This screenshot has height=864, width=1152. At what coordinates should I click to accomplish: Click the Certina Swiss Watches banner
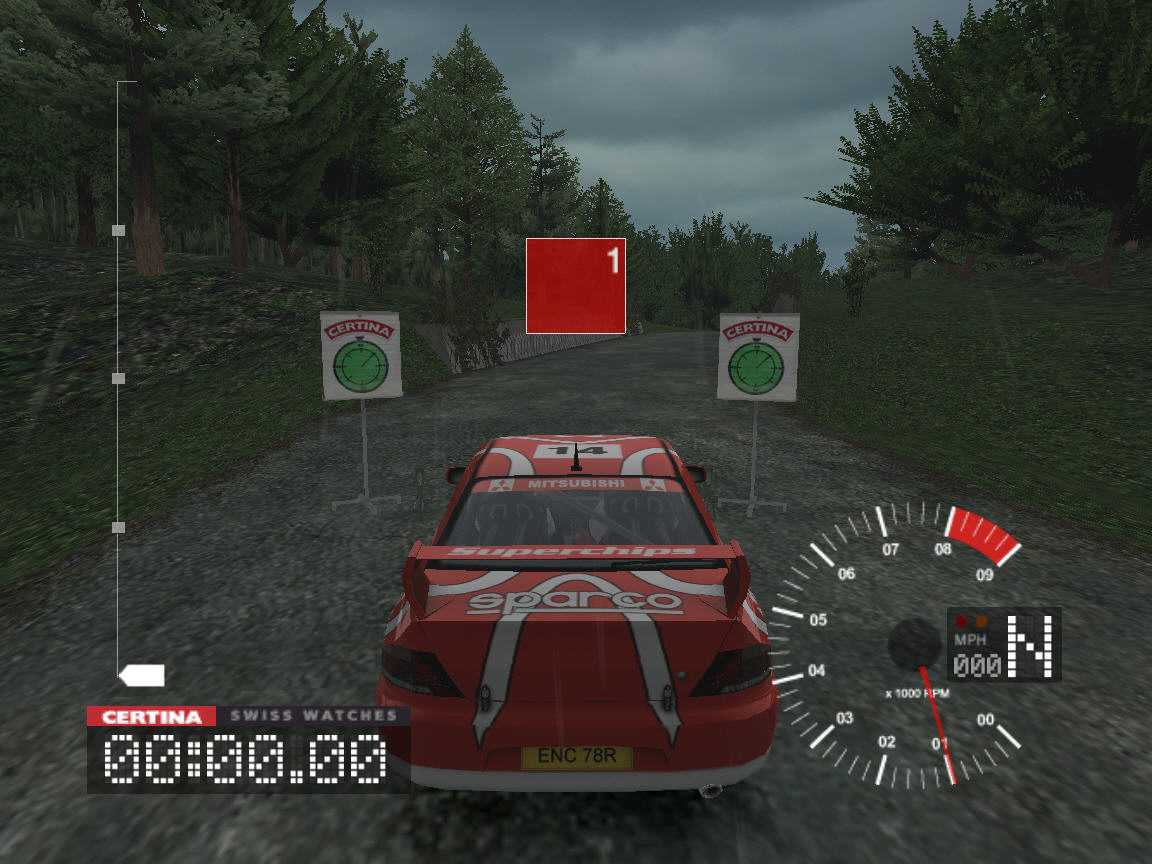(x=248, y=716)
